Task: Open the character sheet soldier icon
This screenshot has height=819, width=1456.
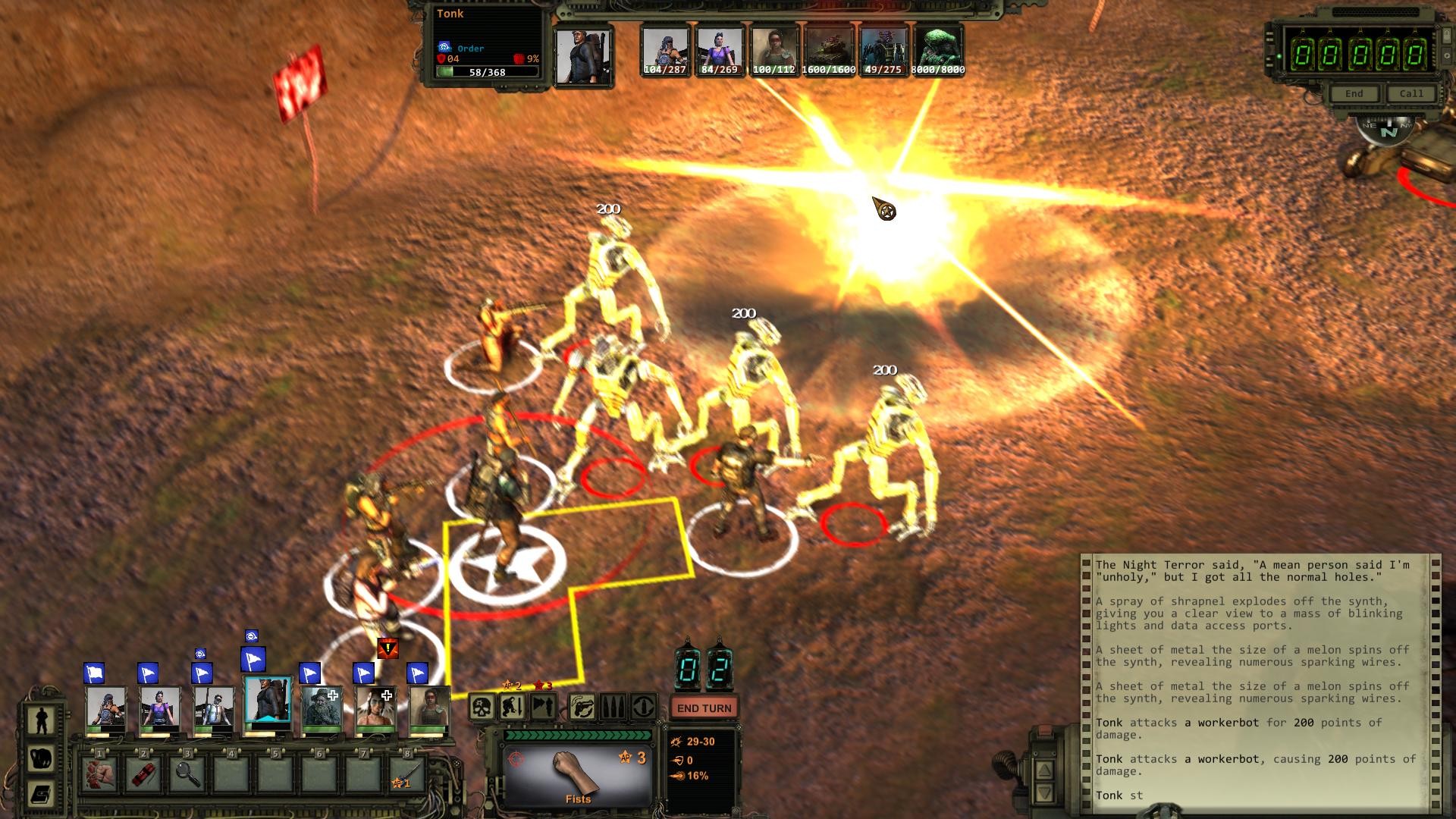Action: coord(41,720)
